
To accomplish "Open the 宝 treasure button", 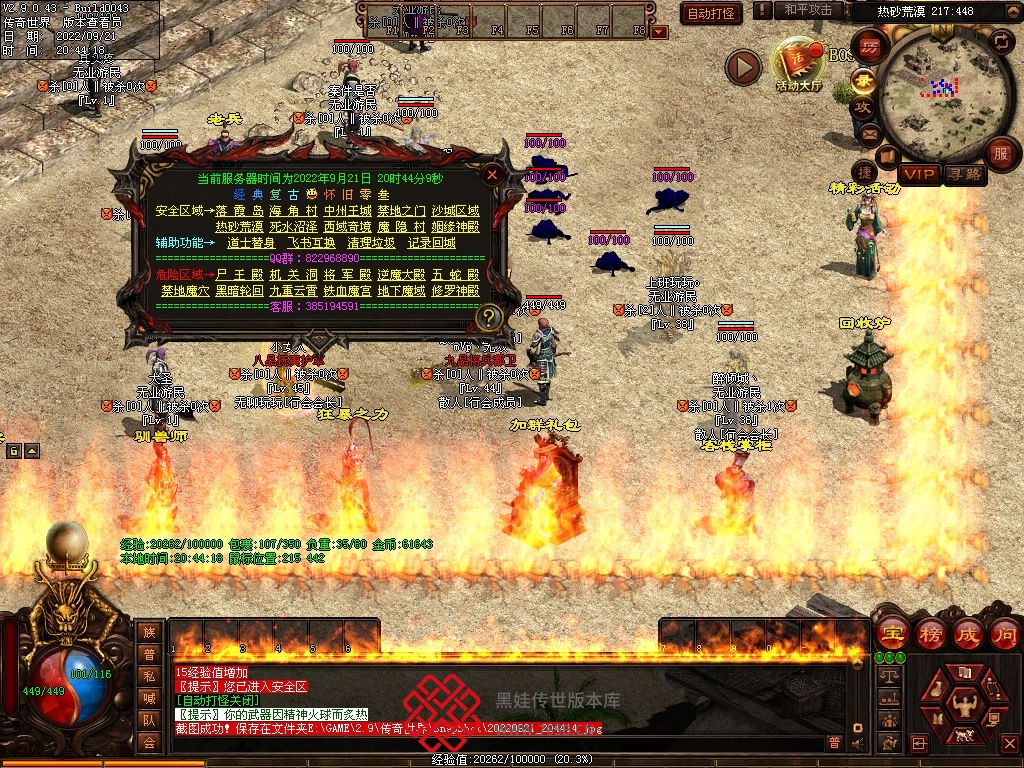I will [891, 634].
